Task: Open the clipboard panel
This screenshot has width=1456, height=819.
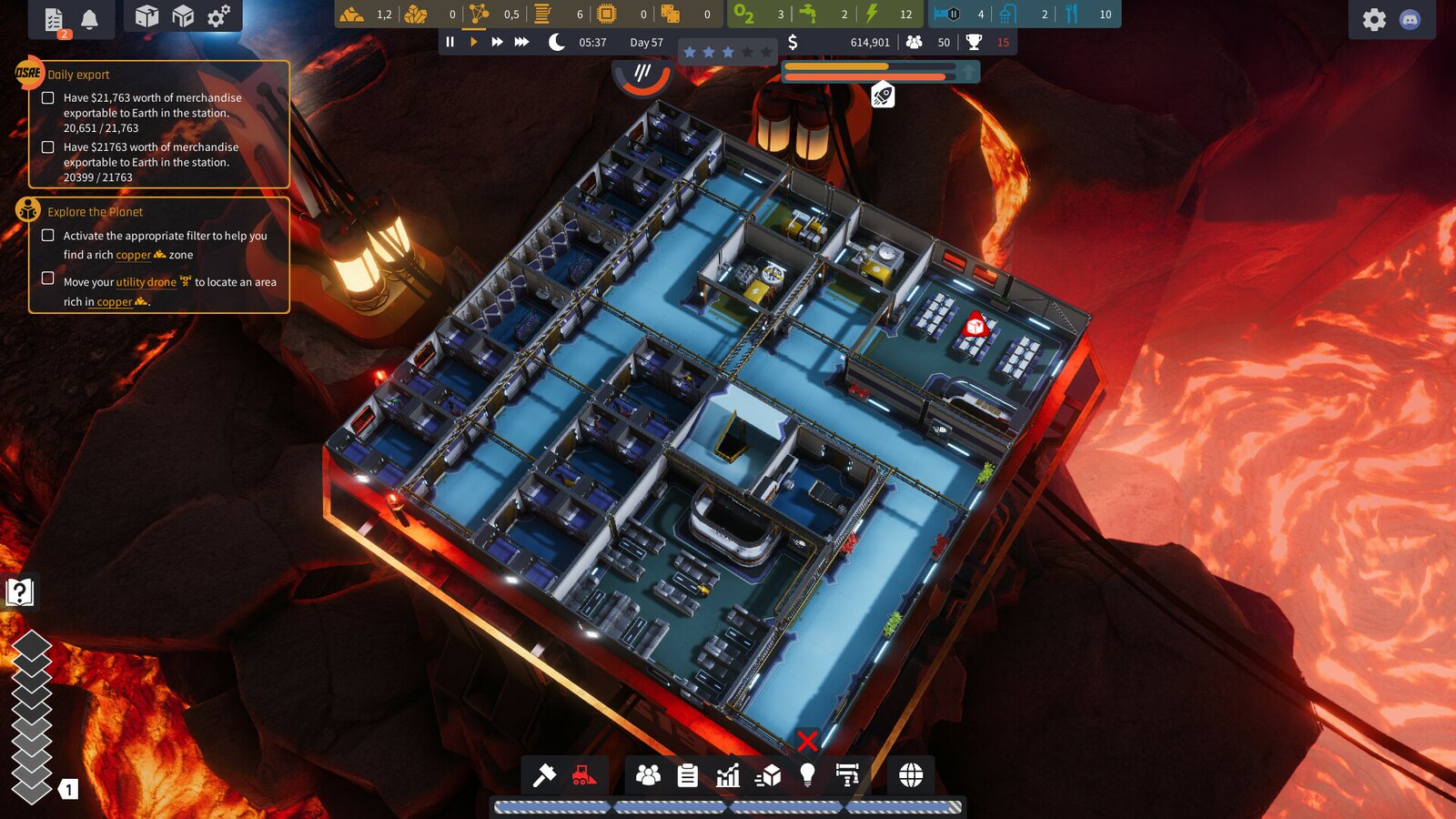Action: click(x=688, y=775)
